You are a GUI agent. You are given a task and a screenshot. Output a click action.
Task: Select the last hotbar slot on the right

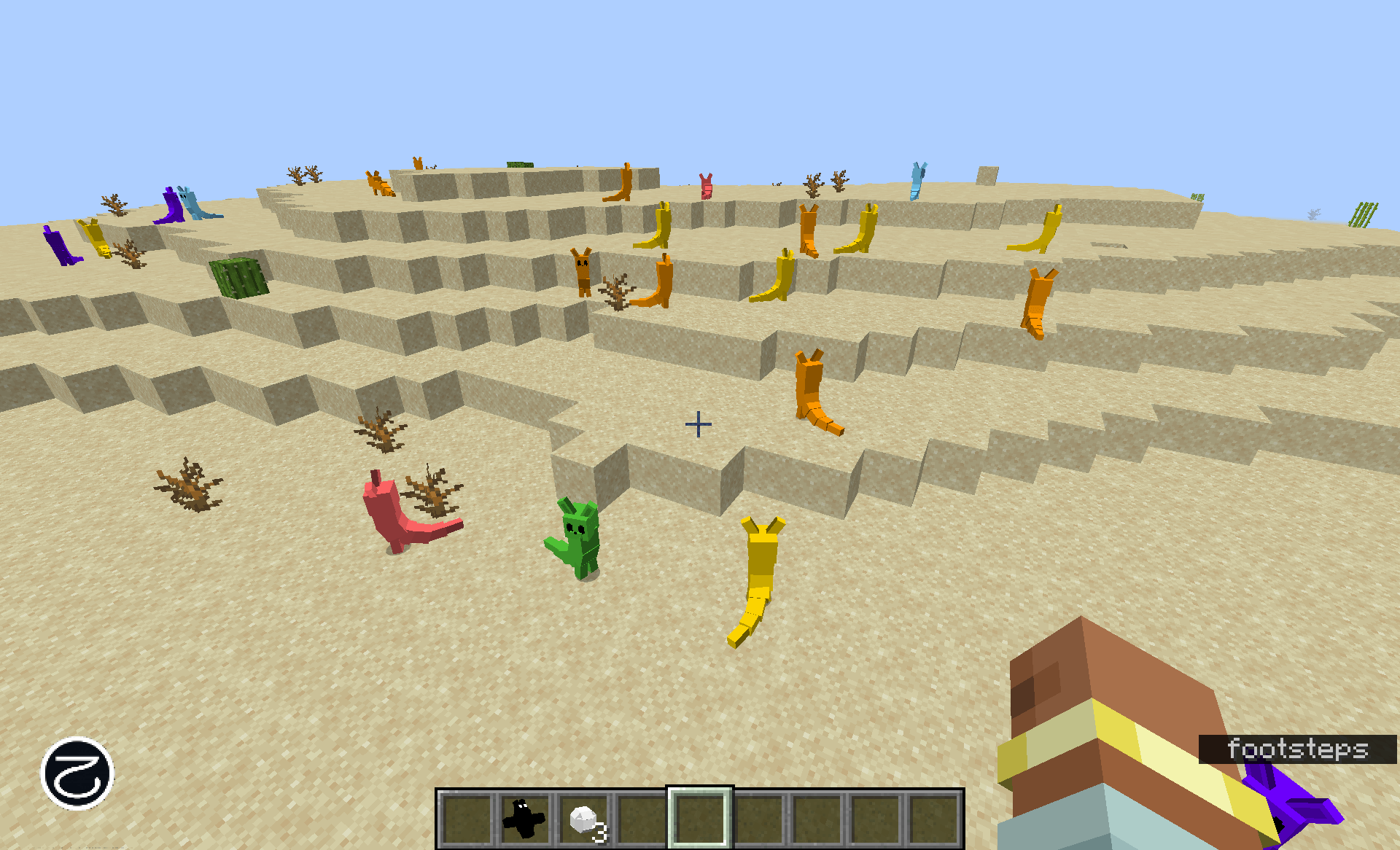pos(937,816)
